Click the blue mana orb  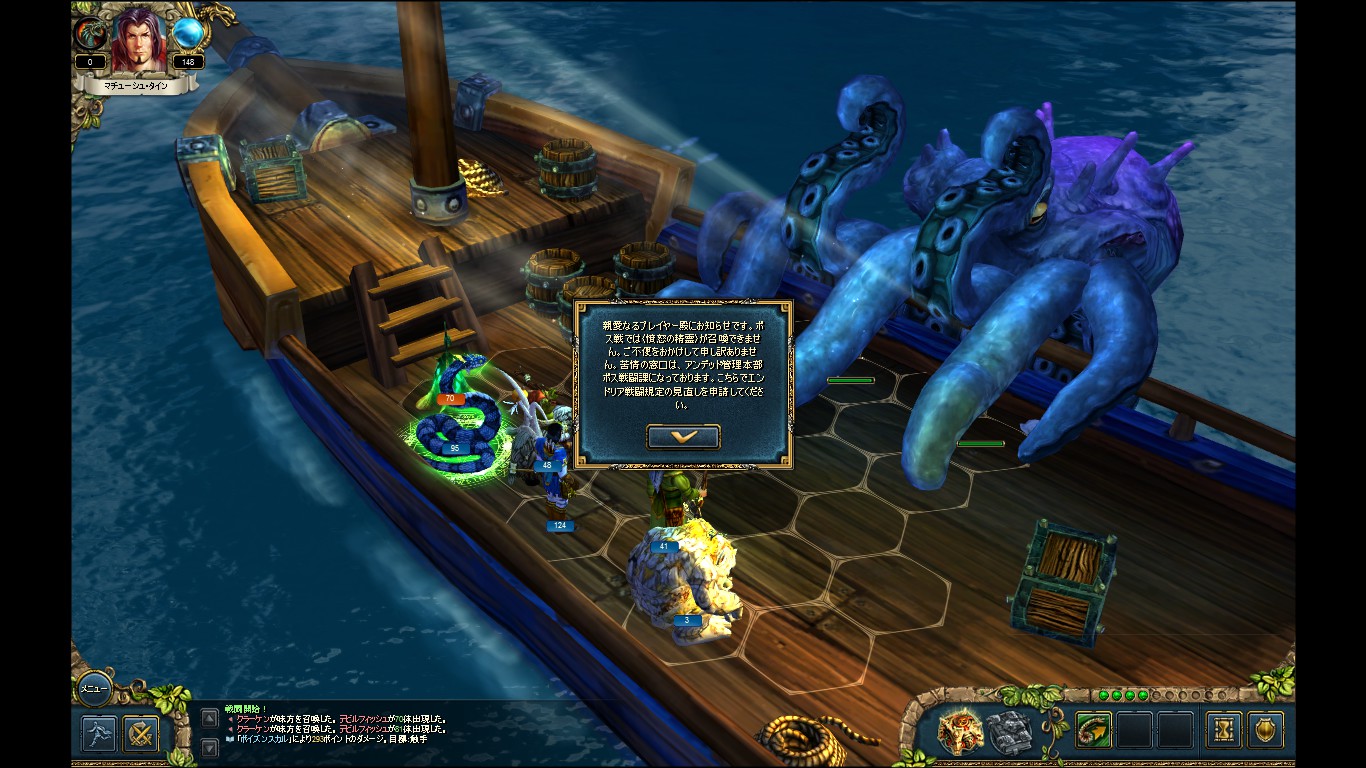tap(187, 34)
